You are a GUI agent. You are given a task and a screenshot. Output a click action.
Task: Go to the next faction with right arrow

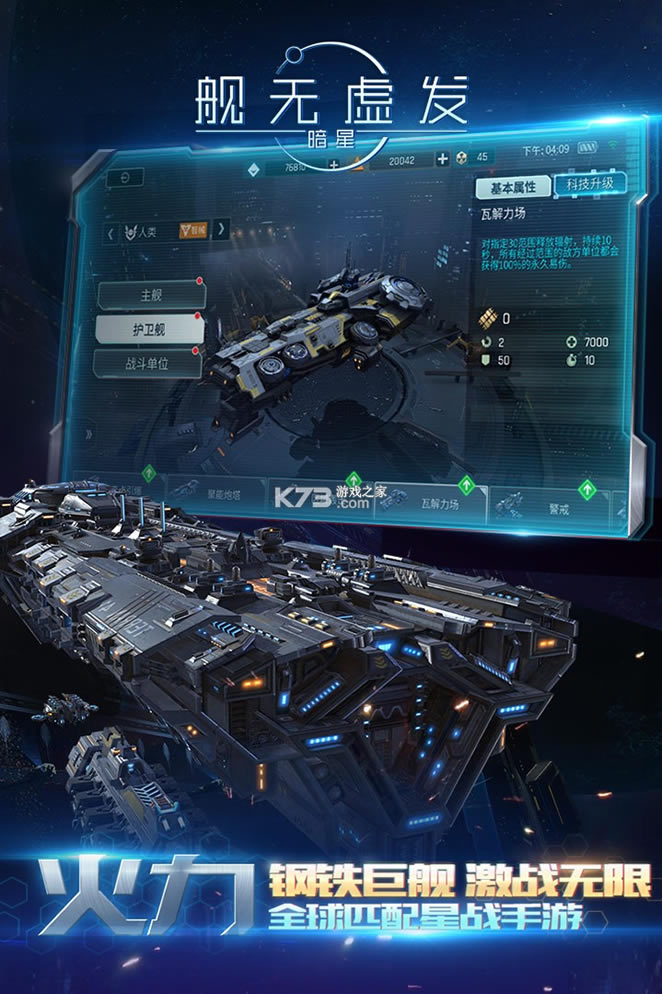(221, 229)
